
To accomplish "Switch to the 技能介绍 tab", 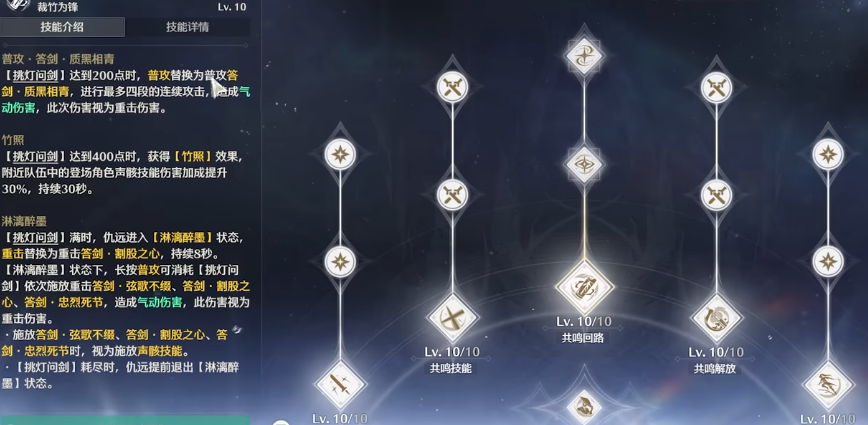I will pyautogui.click(x=62, y=27).
